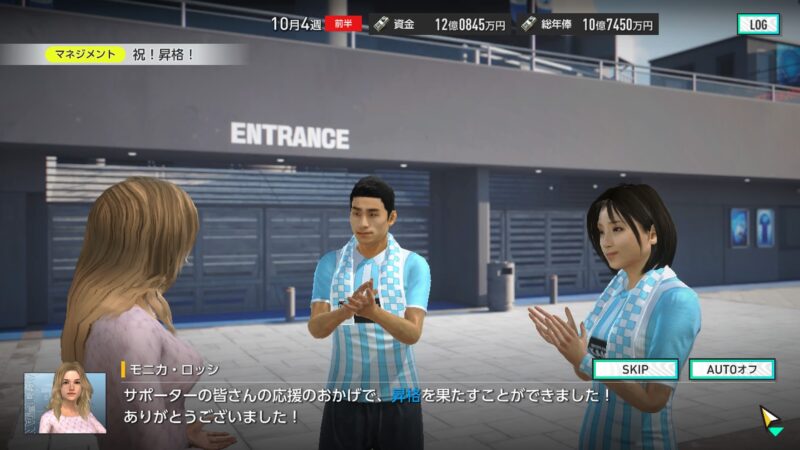Skip the current dialogue scene
800x450 pixels.
pyautogui.click(x=636, y=369)
